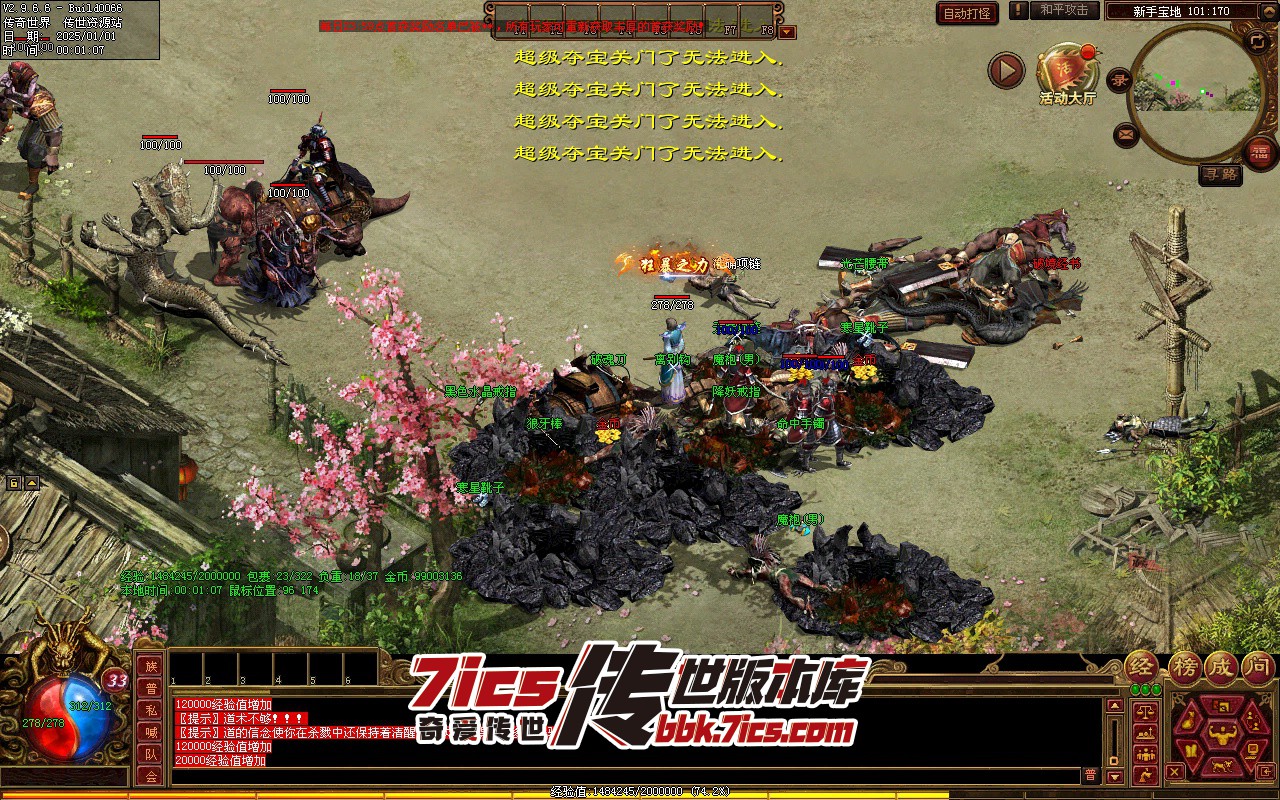Toggle the 自动打怪 auto-fight button
The height and width of the screenshot is (800, 1280).
(967, 13)
